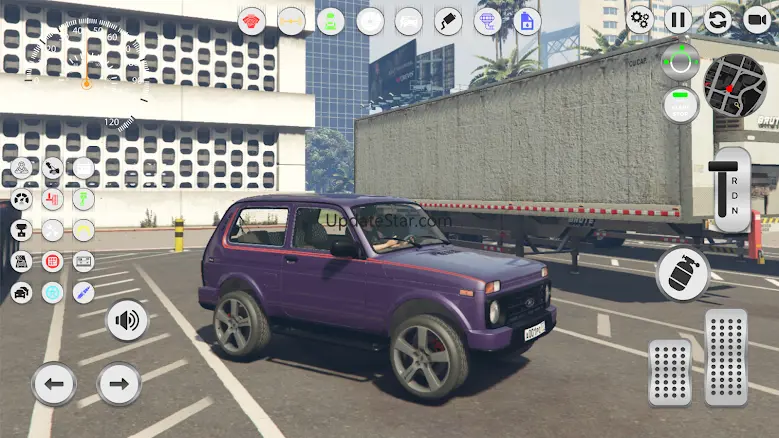Step on the gas pedal

[x=726, y=357]
